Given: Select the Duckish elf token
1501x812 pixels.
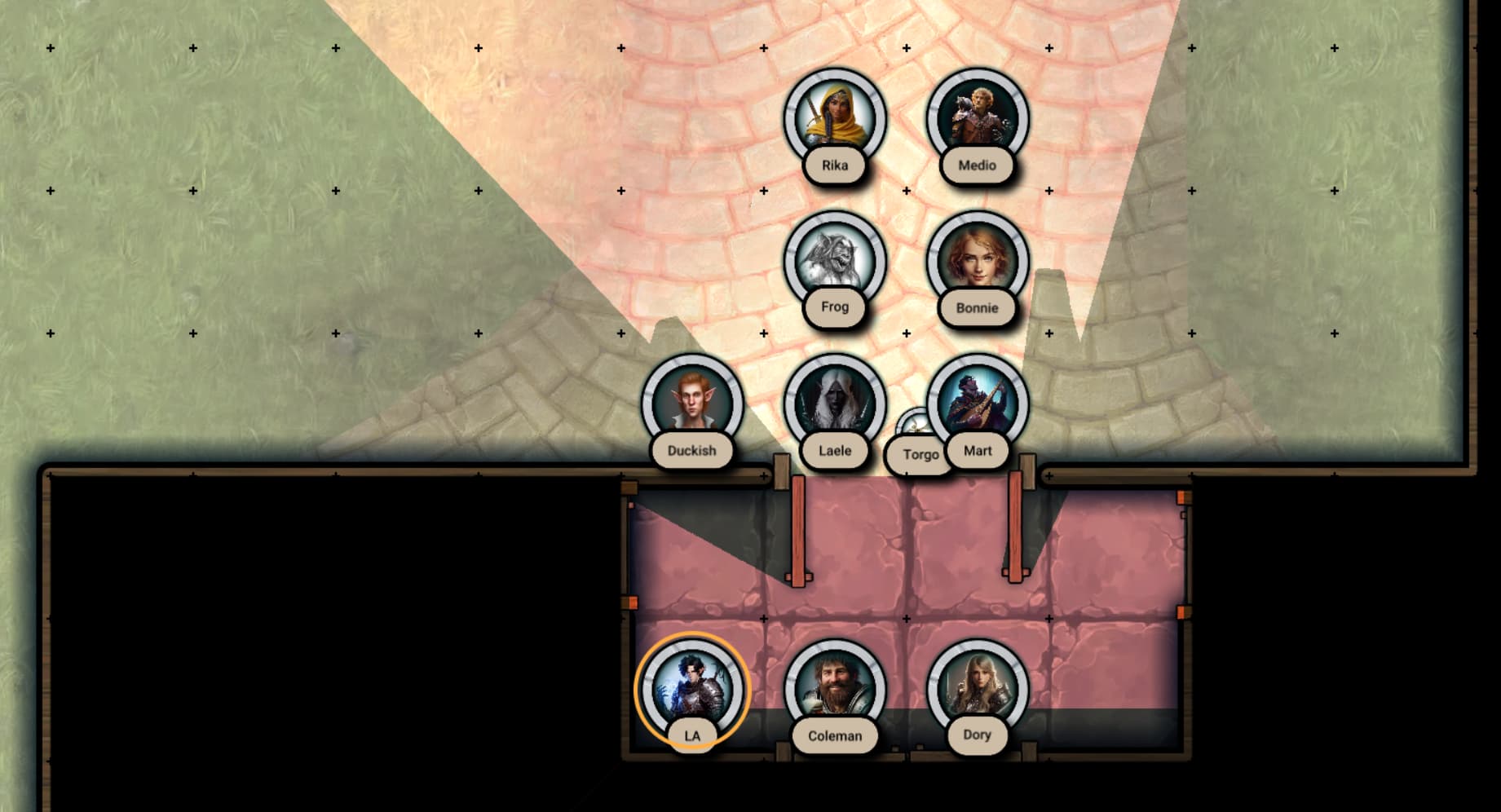Looking at the screenshot, I should (691, 404).
